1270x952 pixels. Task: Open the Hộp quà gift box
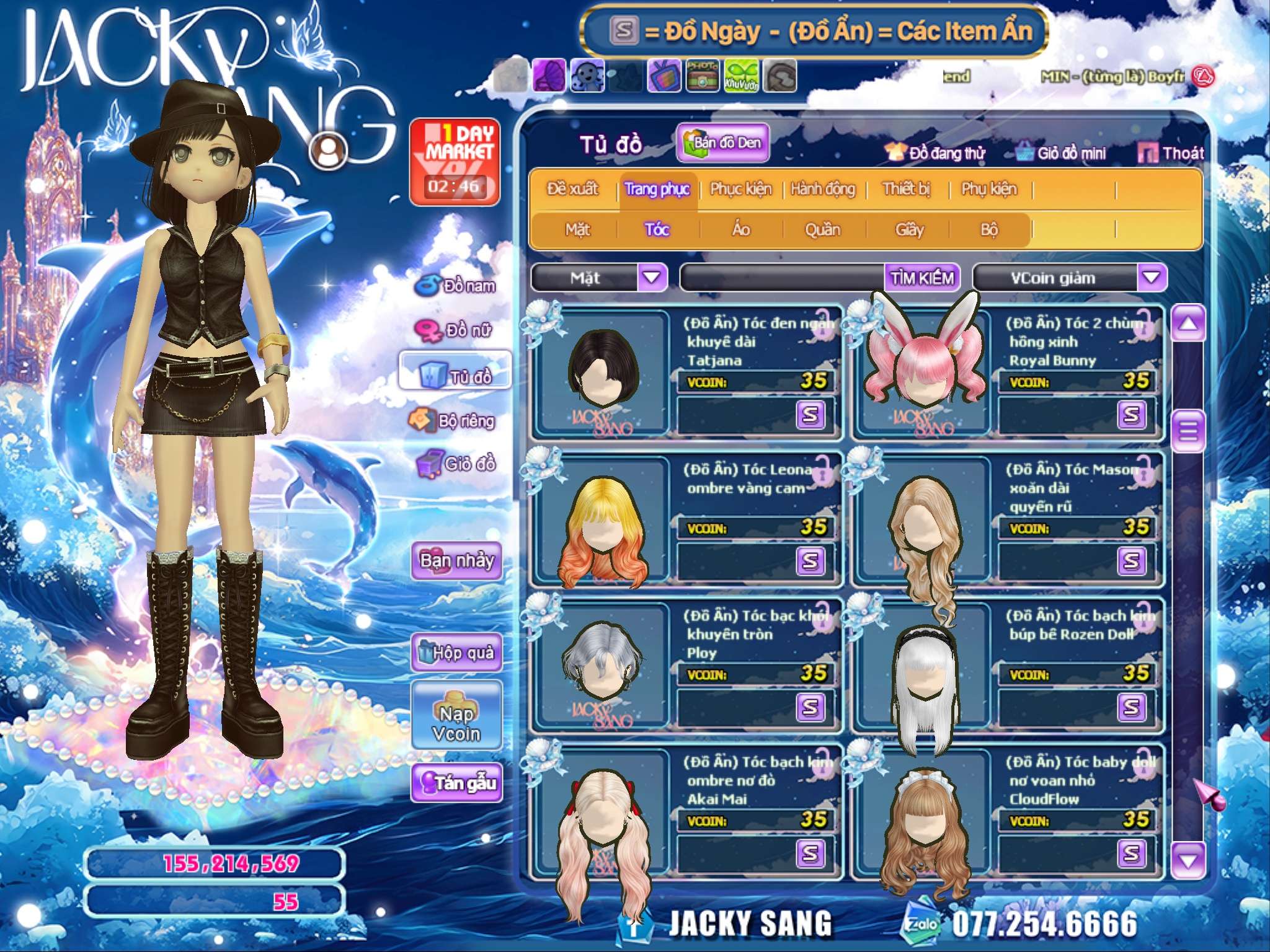456,652
